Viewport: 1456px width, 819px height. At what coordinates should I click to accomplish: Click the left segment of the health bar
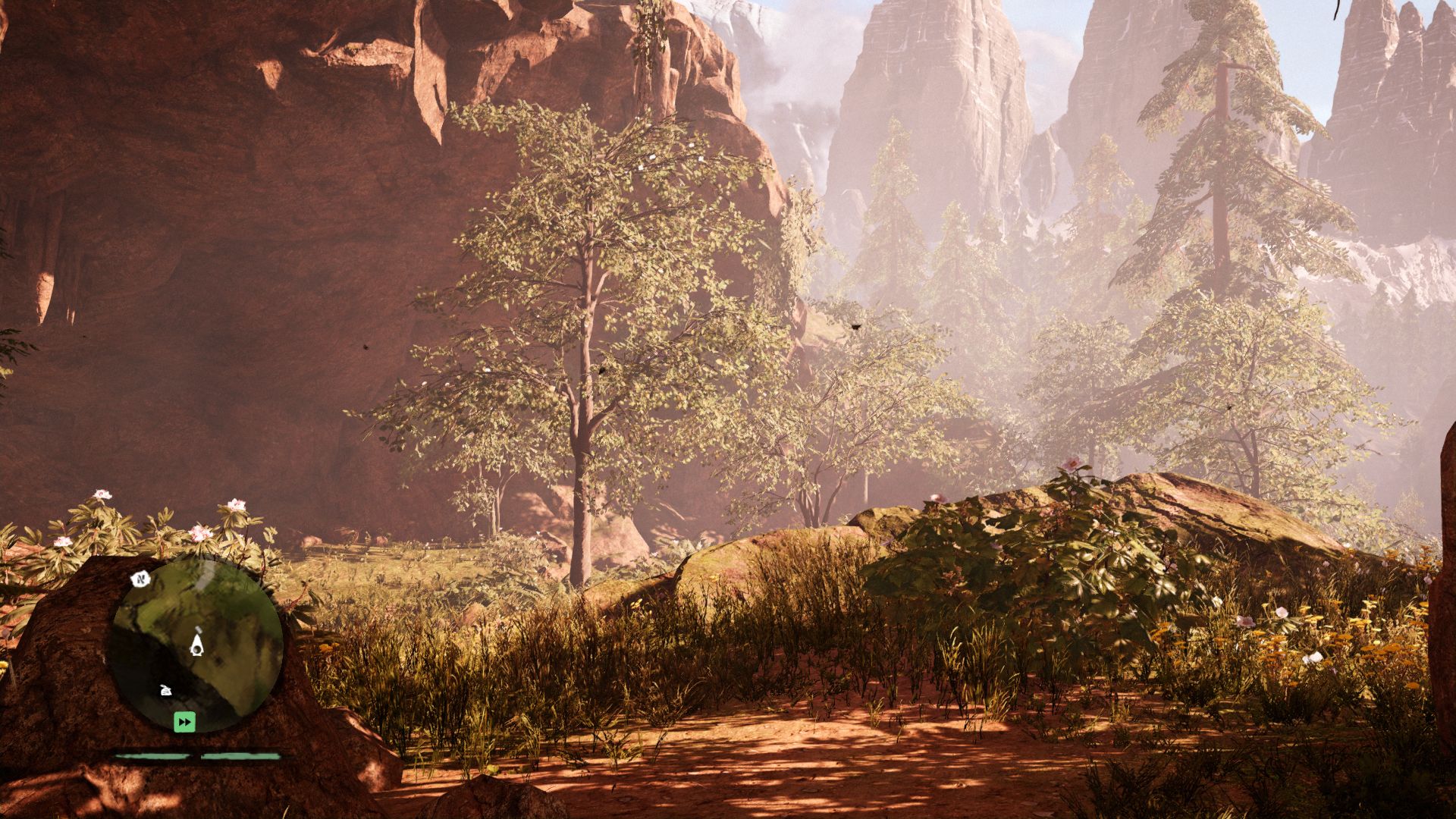point(152,756)
